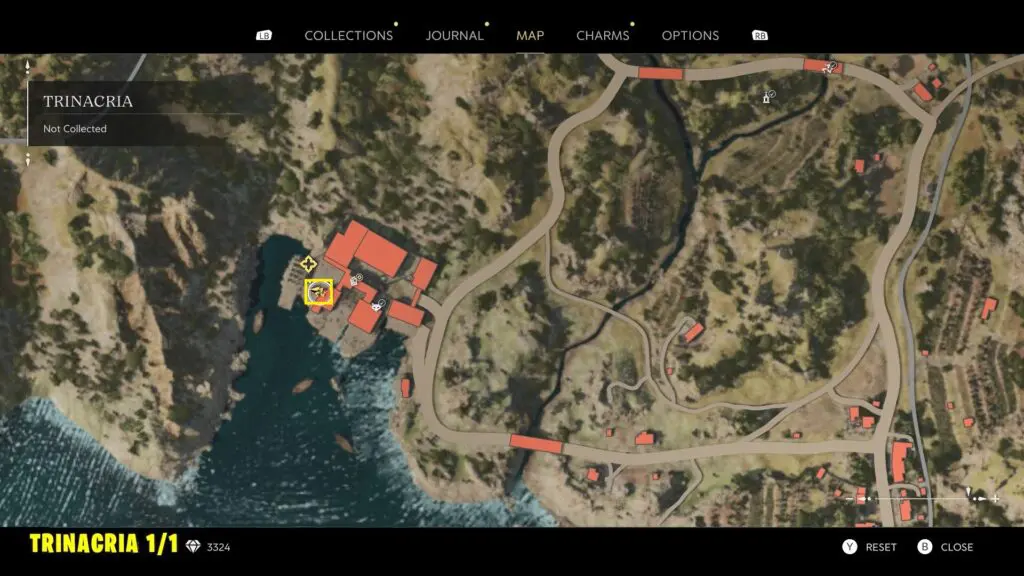Zoom the map in with the plus control
This screenshot has height=576, width=1024.
tap(996, 498)
